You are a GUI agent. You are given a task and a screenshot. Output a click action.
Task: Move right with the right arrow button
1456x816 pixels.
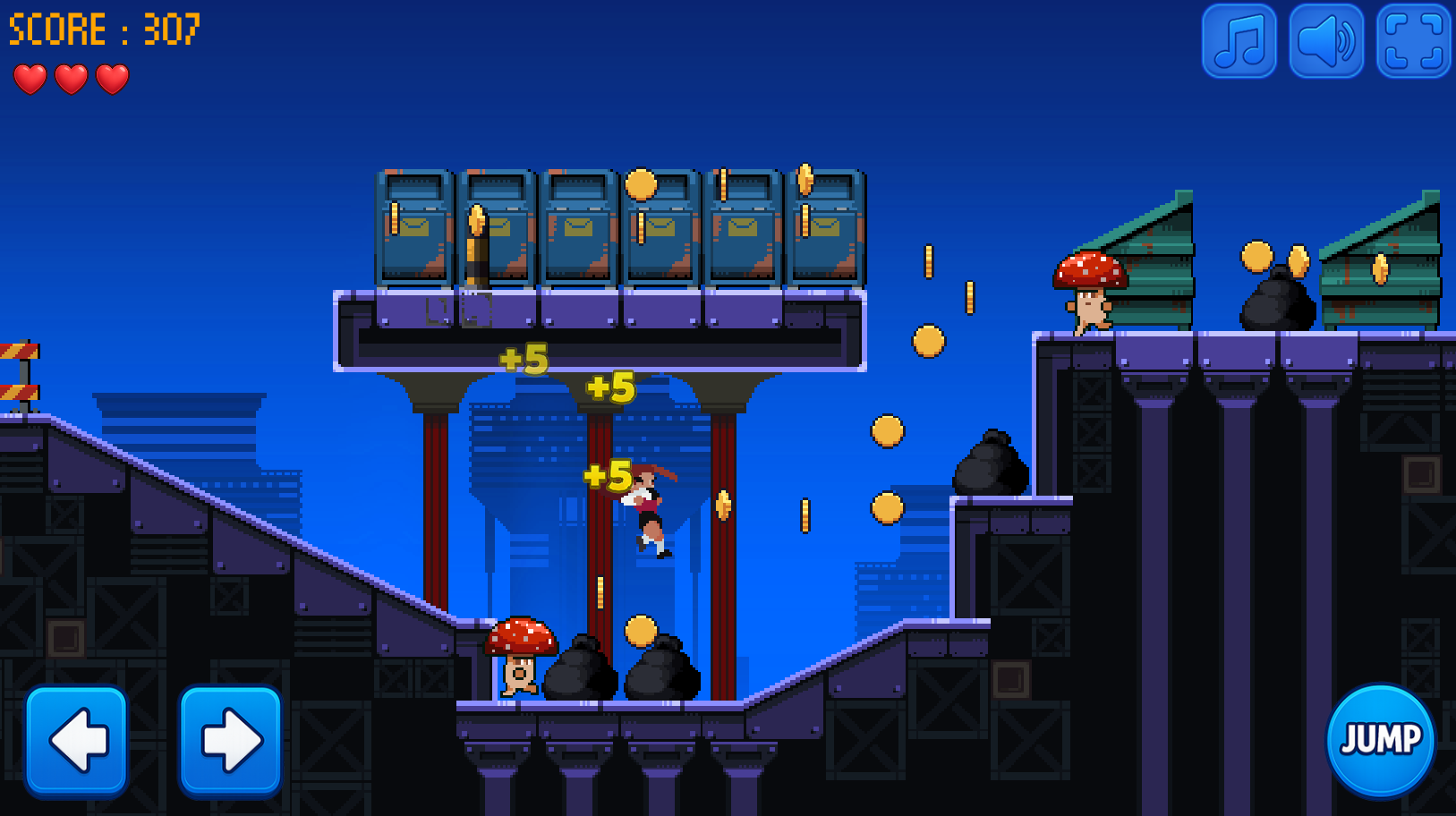[231, 739]
